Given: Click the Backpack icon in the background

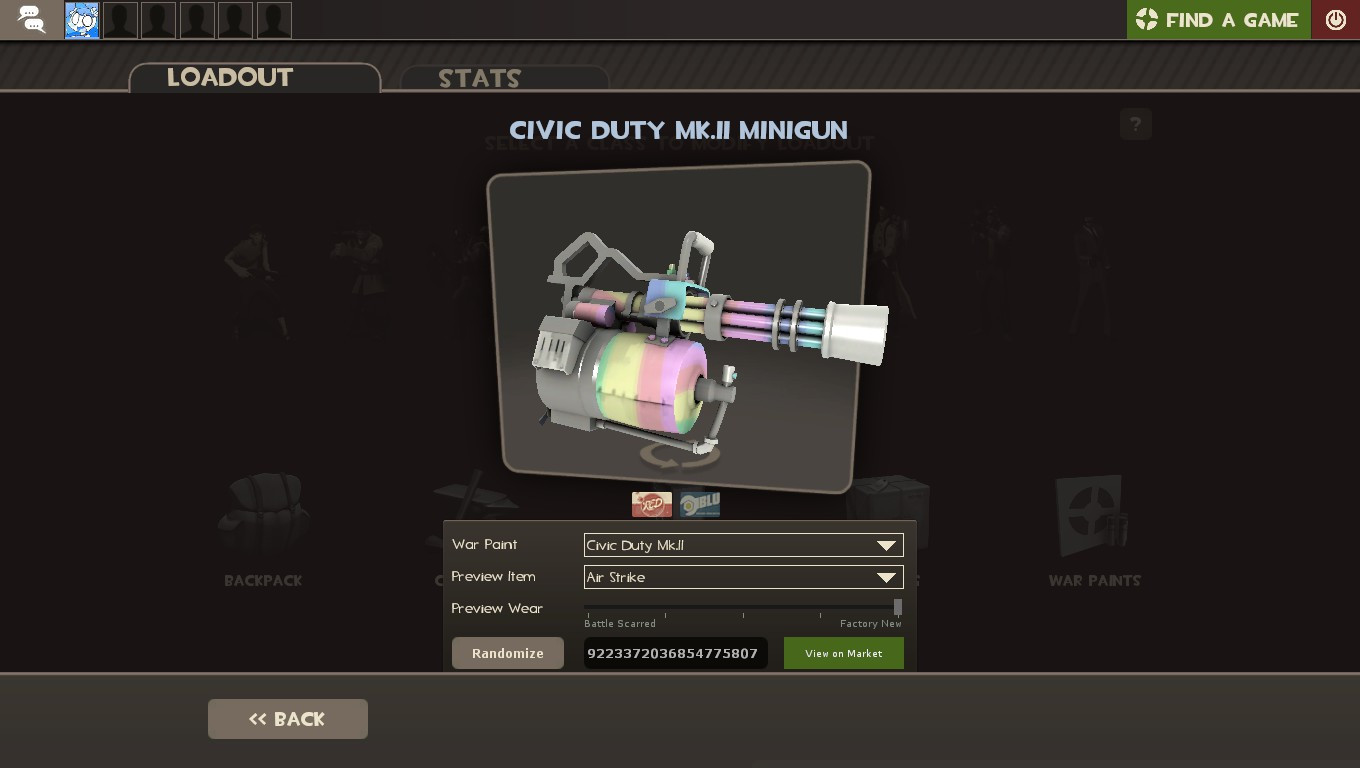Looking at the screenshot, I should [x=262, y=515].
